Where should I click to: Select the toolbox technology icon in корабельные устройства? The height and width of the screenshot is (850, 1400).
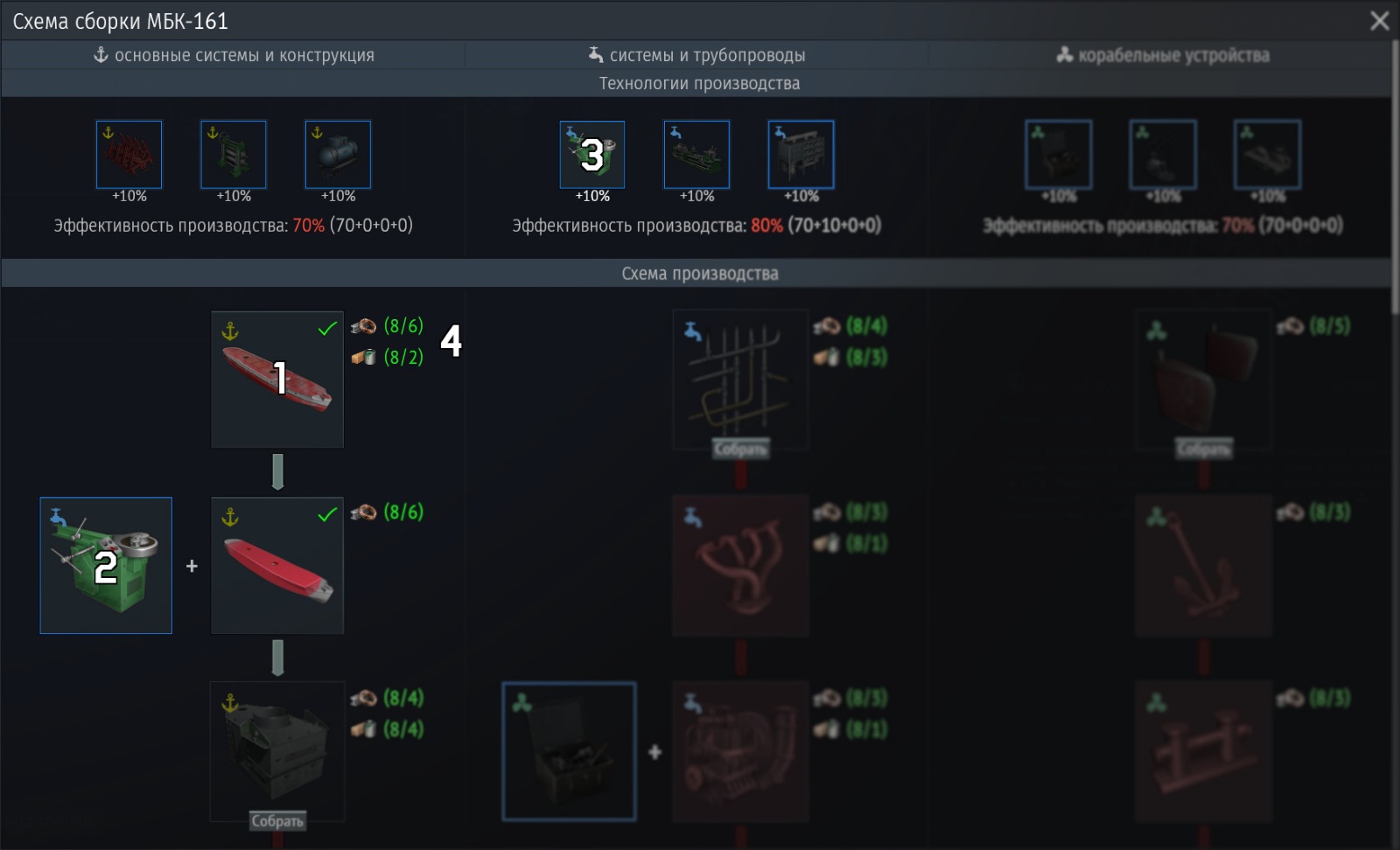pos(1058,154)
